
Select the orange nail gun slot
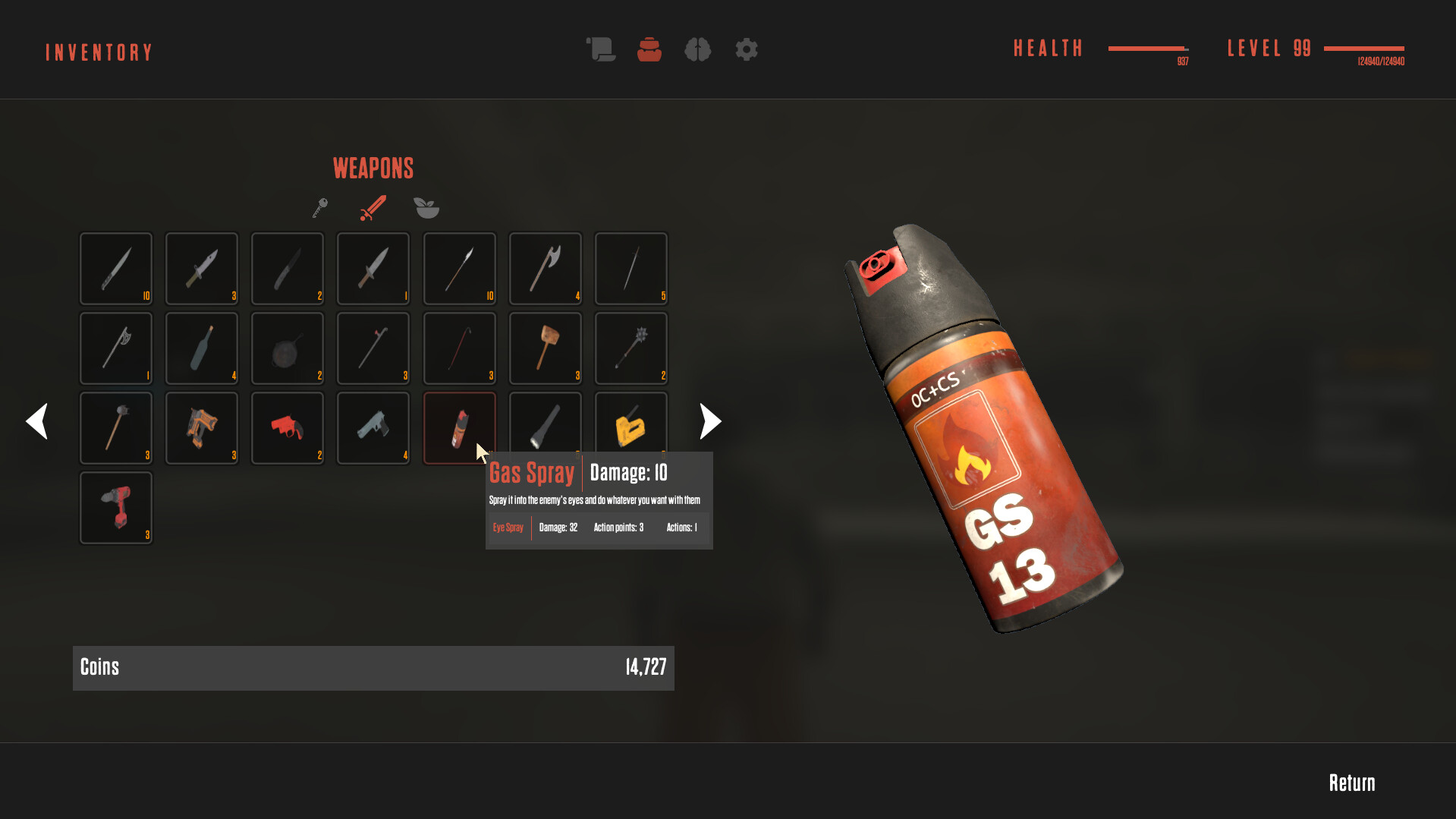pyautogui.click(x=202, y=427)
